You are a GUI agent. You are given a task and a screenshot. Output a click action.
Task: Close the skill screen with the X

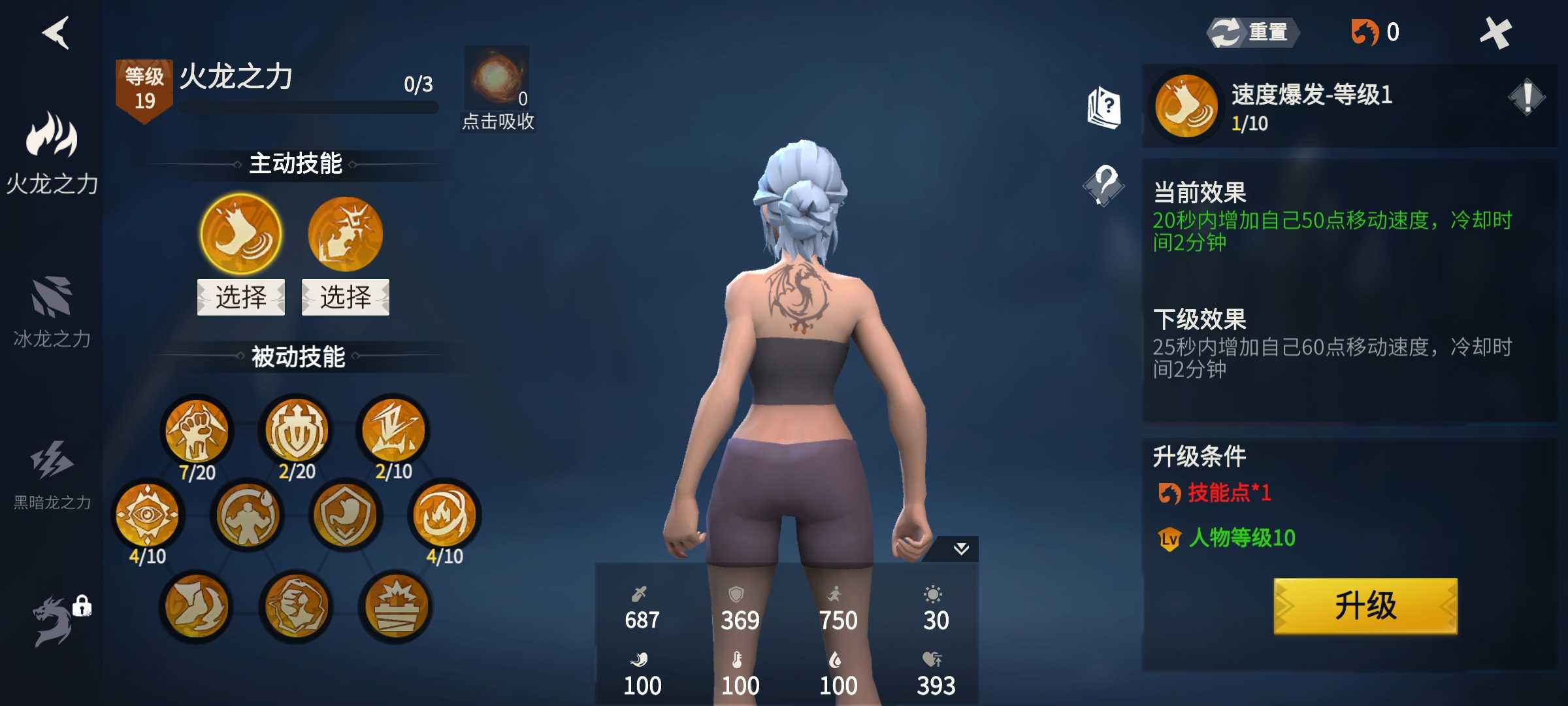[x=1495, y=33]
